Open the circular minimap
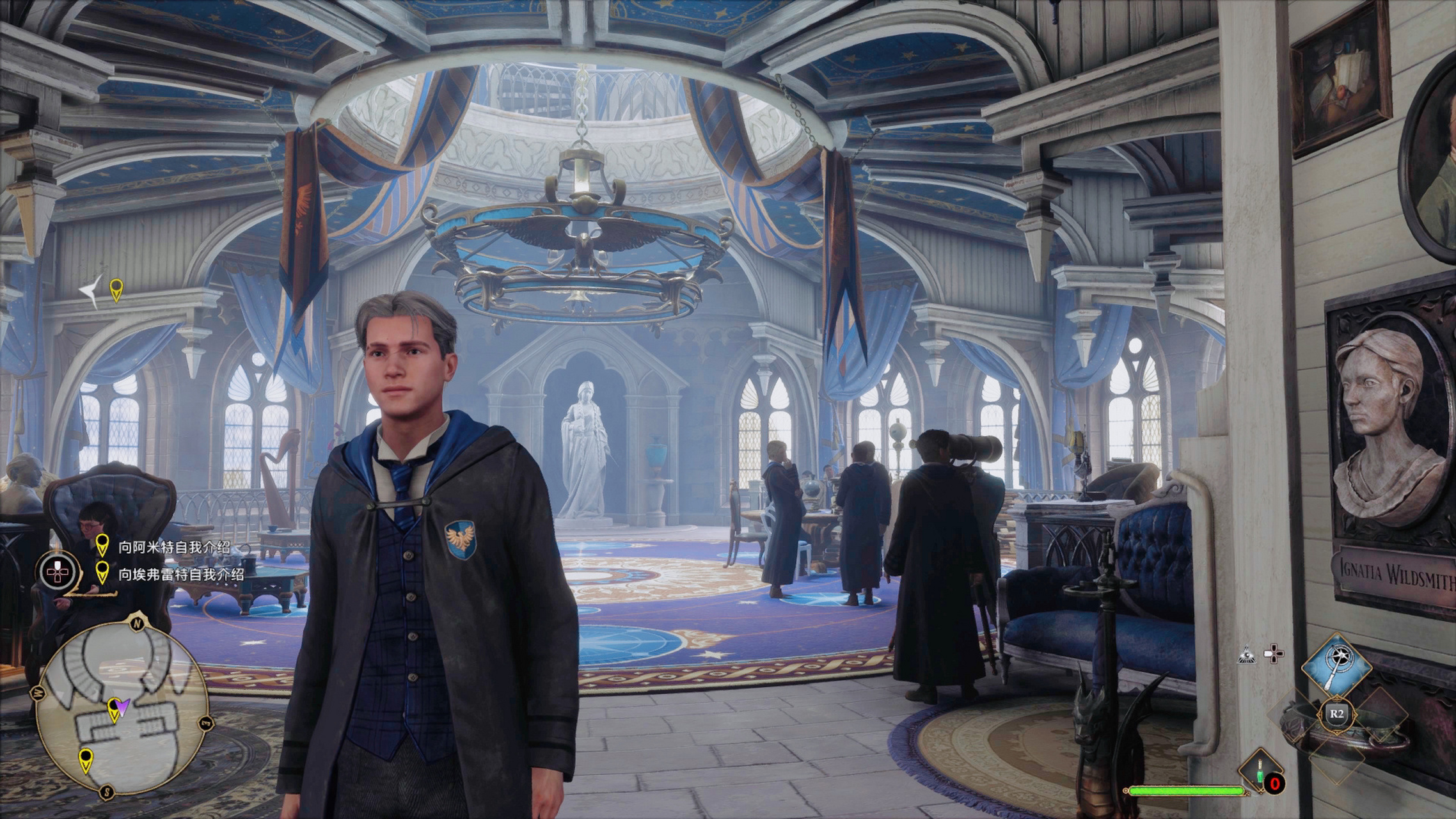 122,704
